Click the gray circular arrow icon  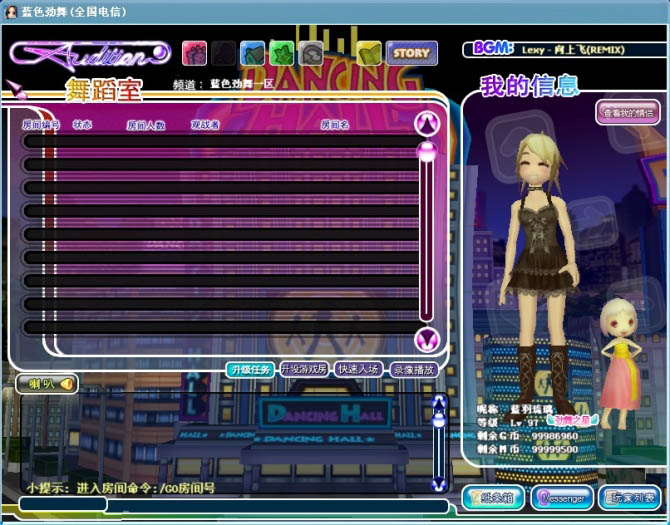pyautogui.click(x=312, y=53)
